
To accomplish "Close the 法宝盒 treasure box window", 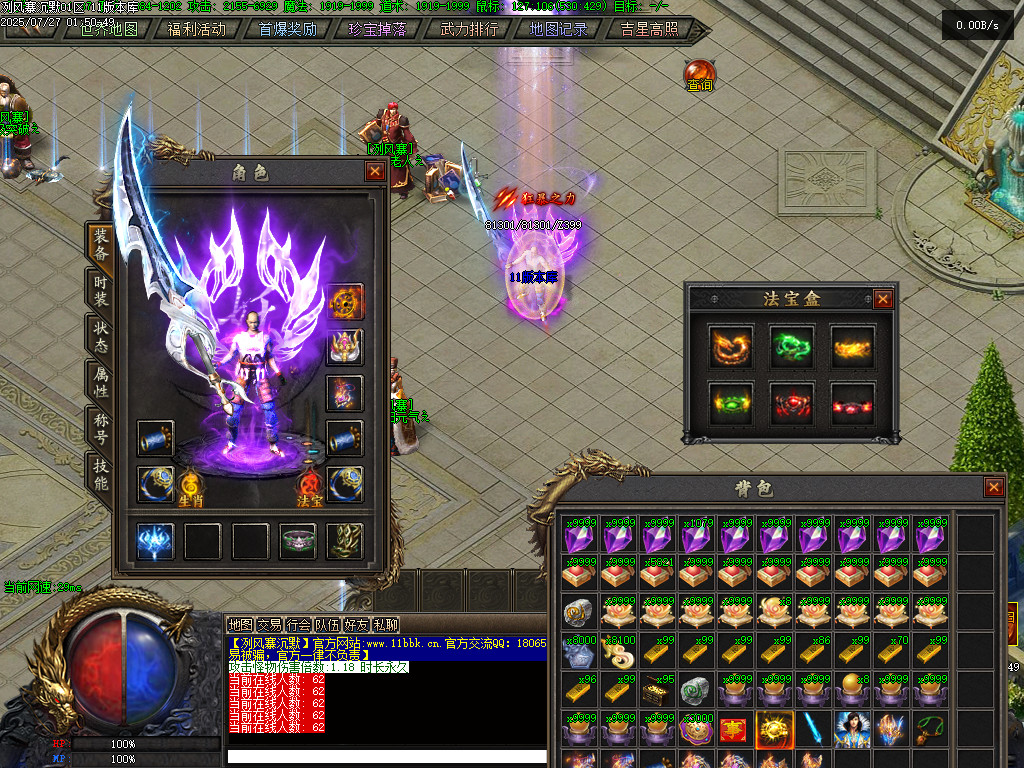I will coord(883,299).
